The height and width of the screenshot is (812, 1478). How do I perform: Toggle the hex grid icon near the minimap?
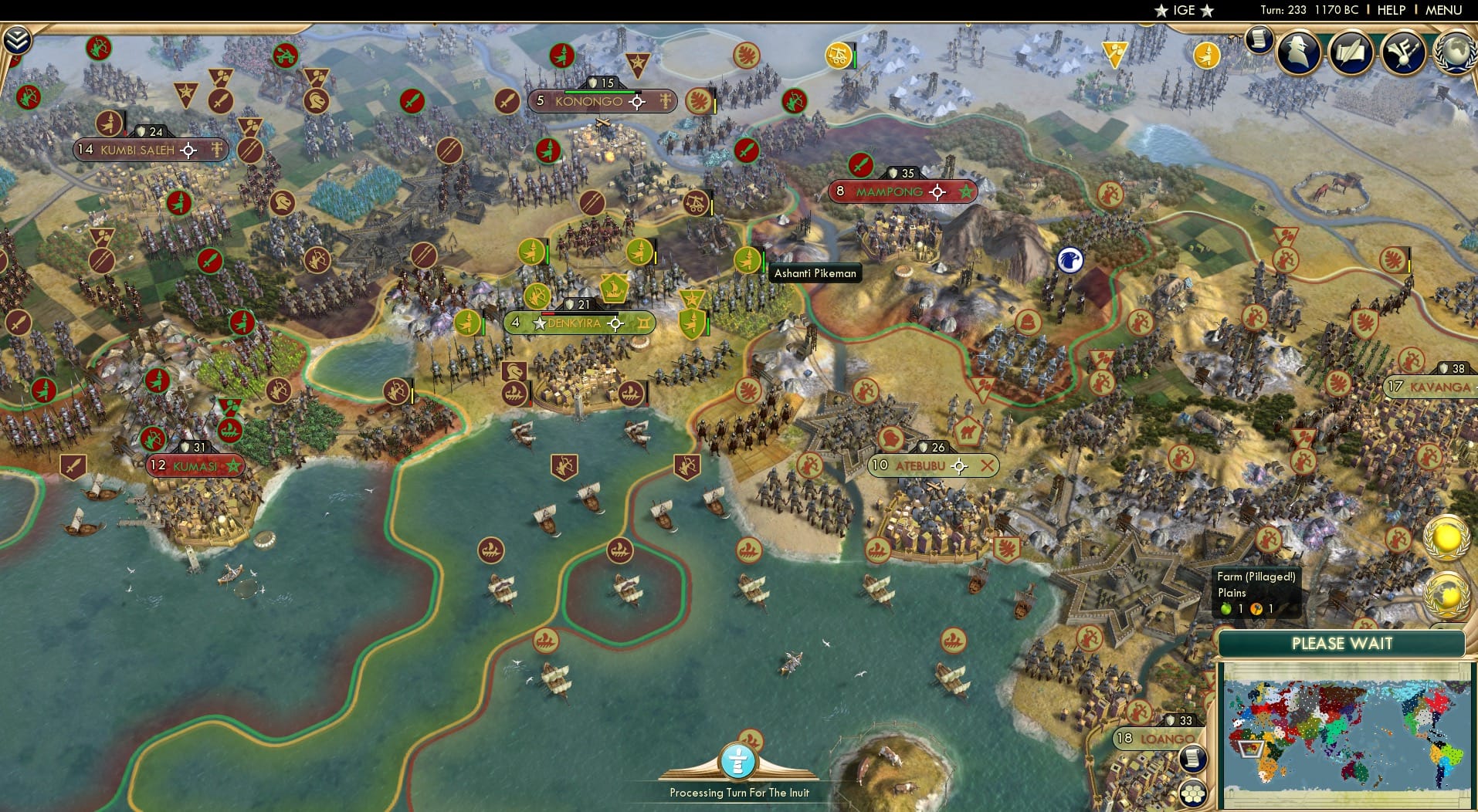click(x=1192, y=793)
